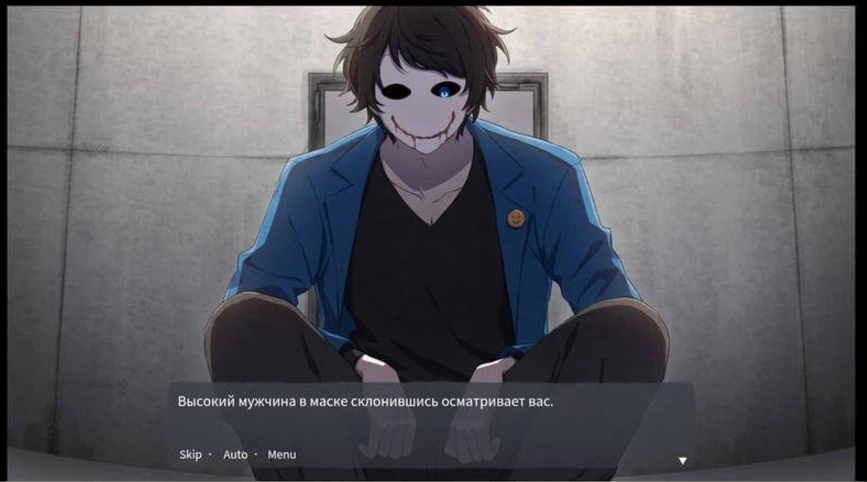Screen dimensions: 867x482
Task: Enable Auto dialogue advance
Action: [235, 455]
